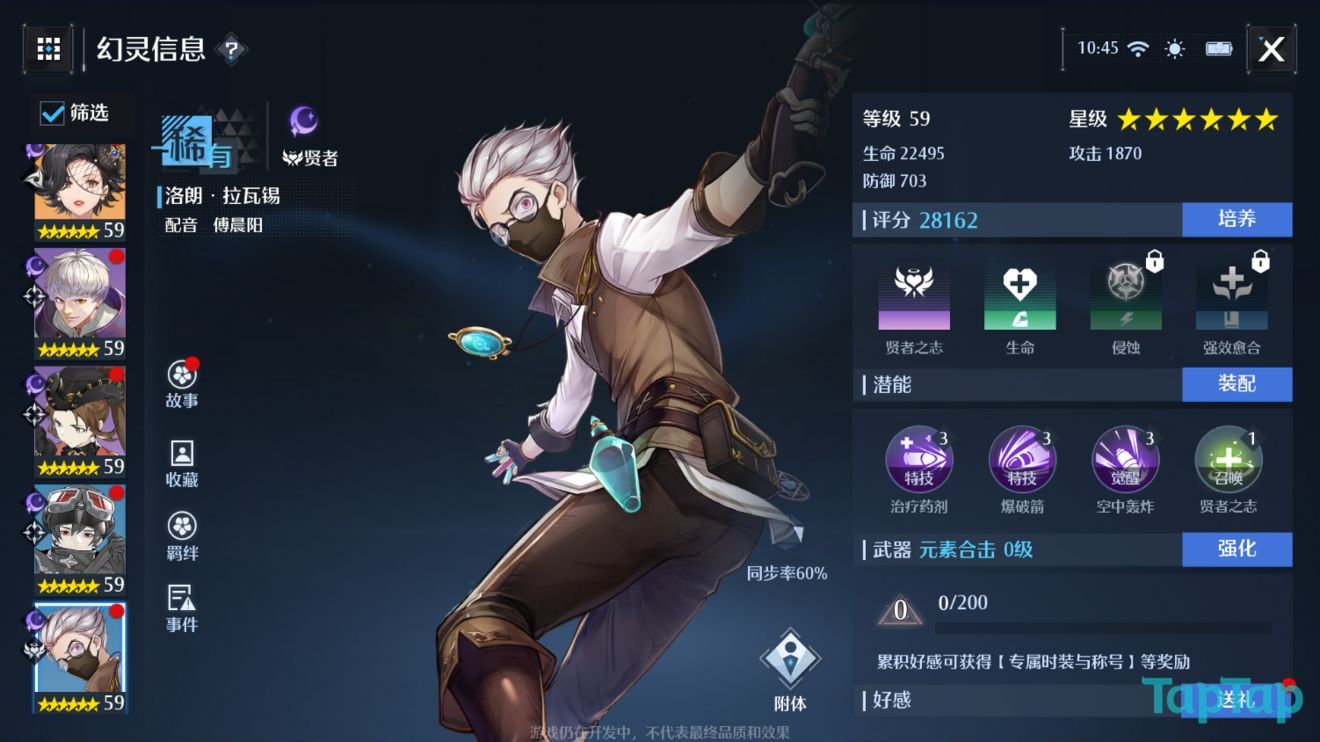The height and width of the screenshot is (742, 1320).
Task: Inspect the locked 侵蚀 potential slot
Action: [x=1124, y=295]
